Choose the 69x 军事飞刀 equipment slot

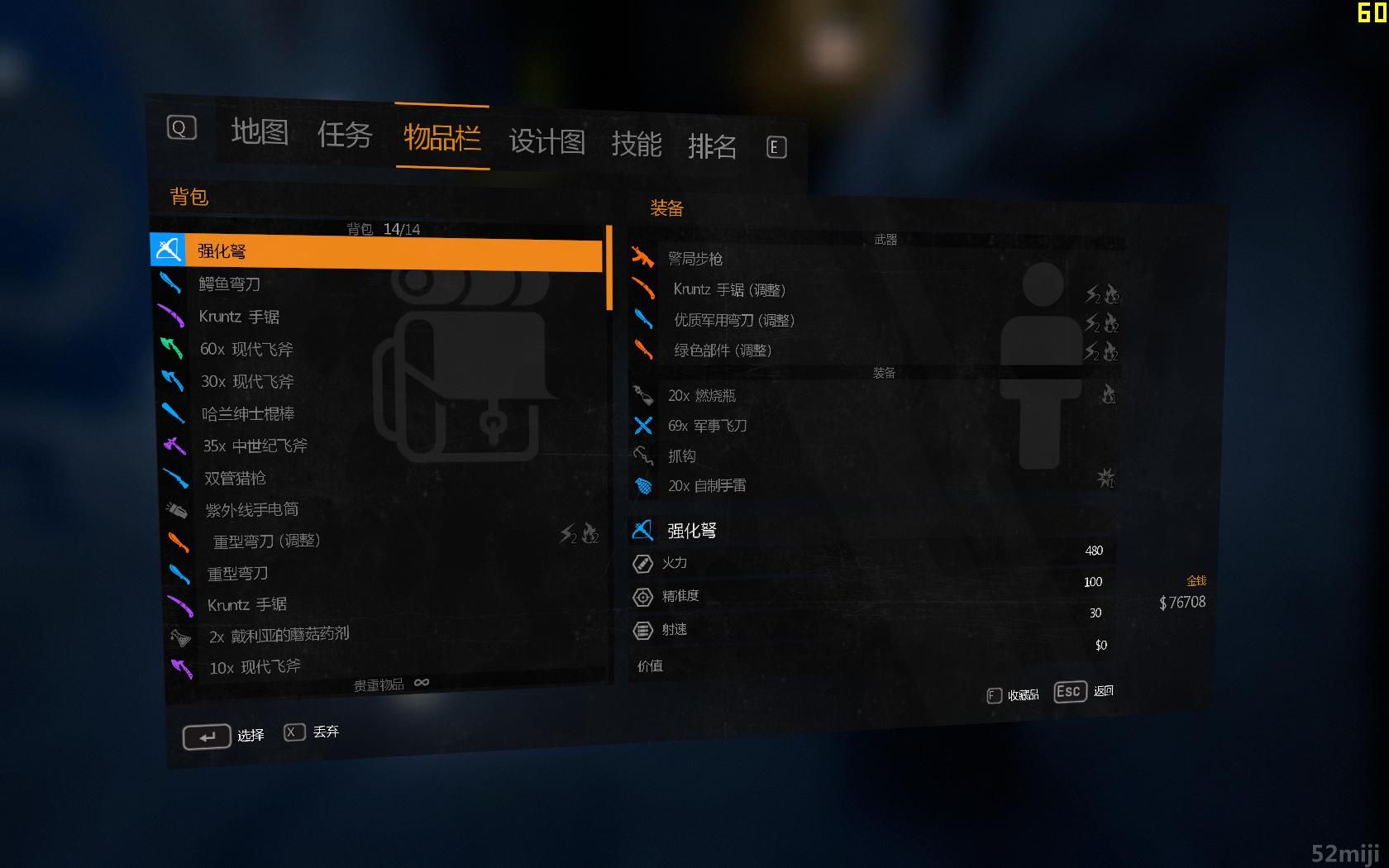pos(707,426)
